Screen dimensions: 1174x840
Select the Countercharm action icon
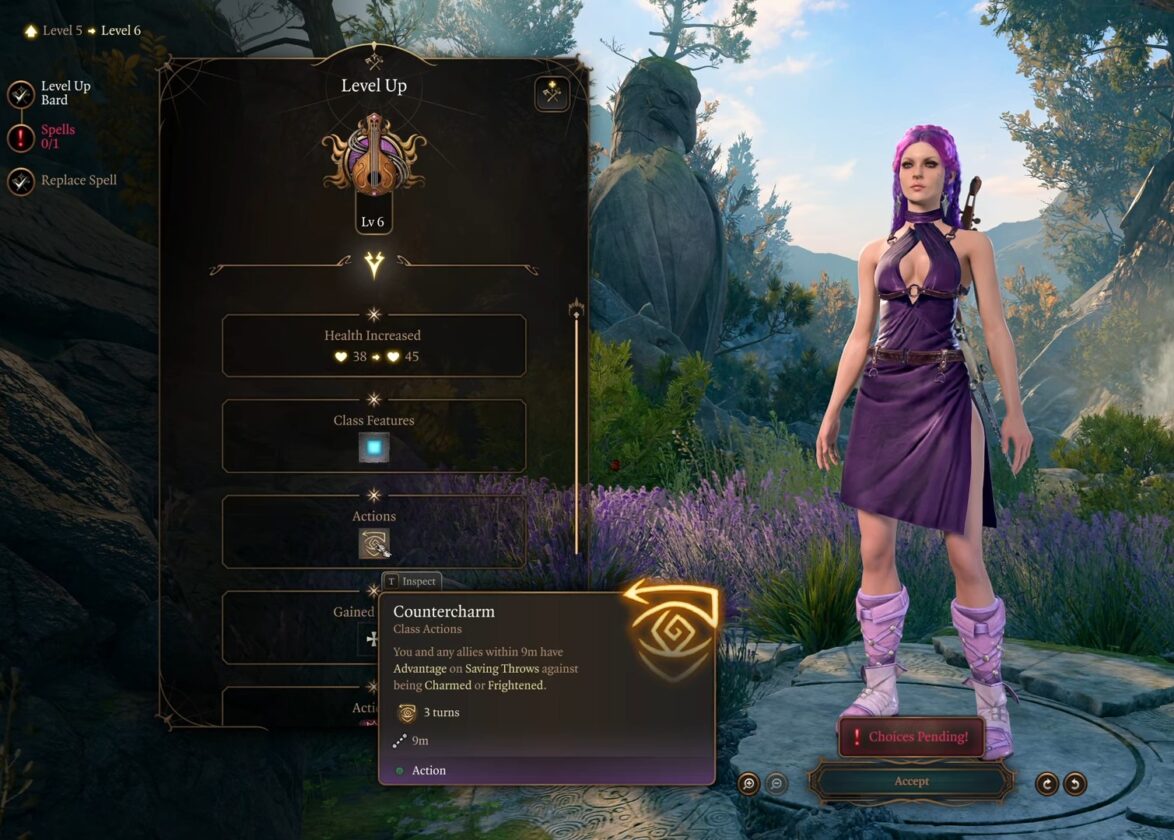coord(374,543)
